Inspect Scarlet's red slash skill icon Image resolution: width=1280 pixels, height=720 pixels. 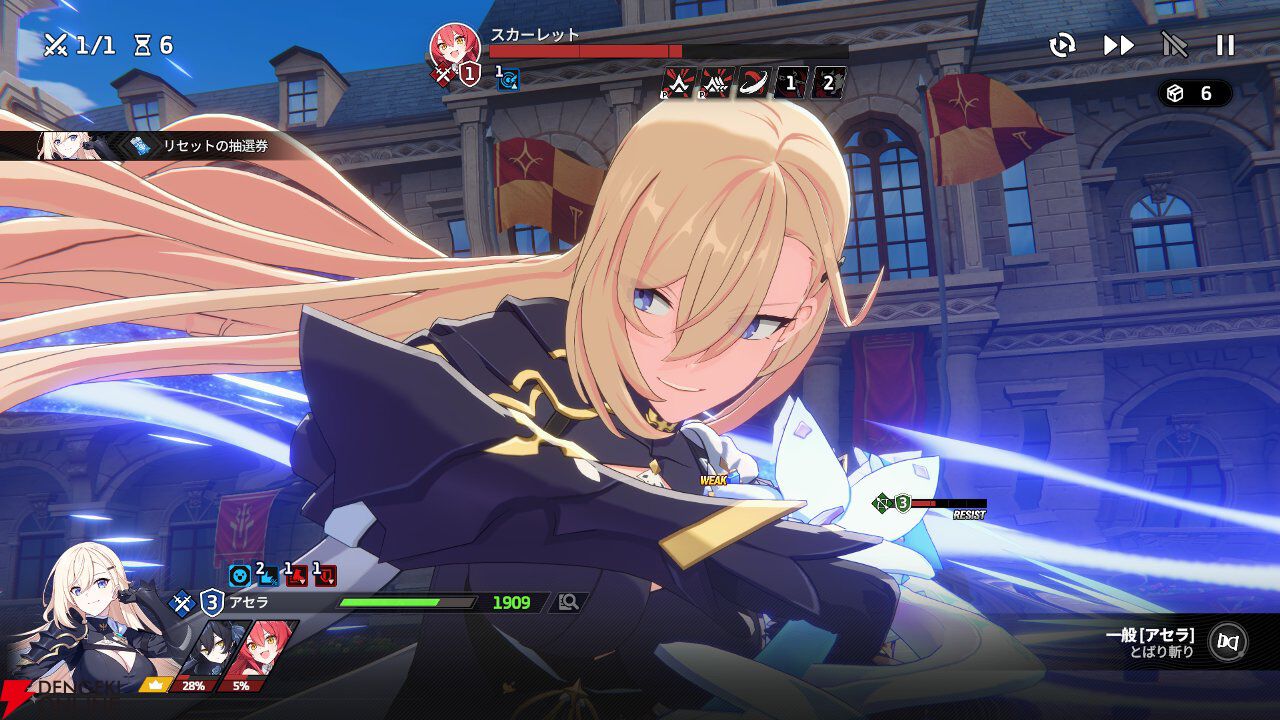753,83
